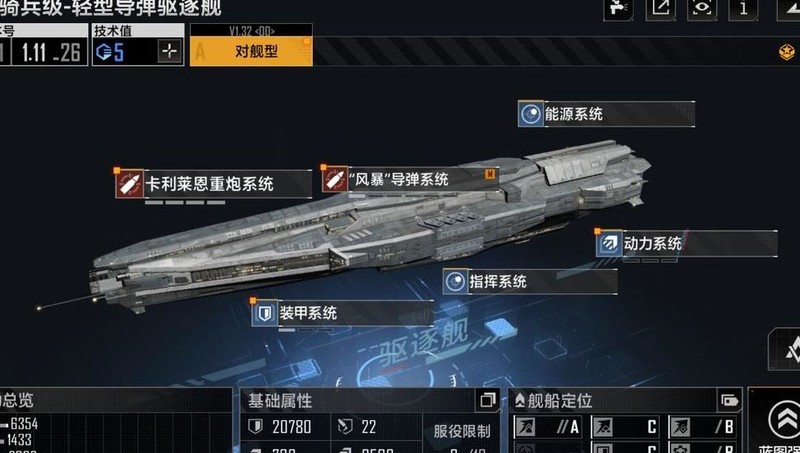
Task: Open the info "i" button
Action: (742, 8)
